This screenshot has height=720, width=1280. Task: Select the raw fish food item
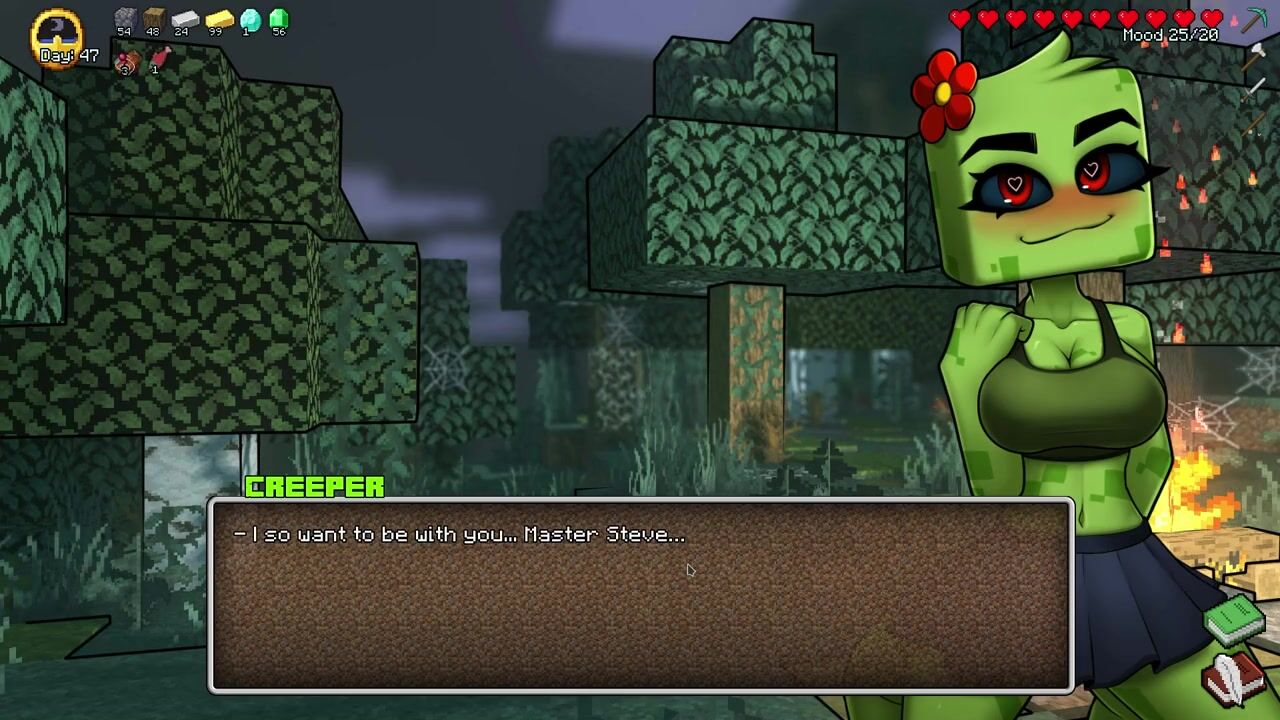point(159,60)
